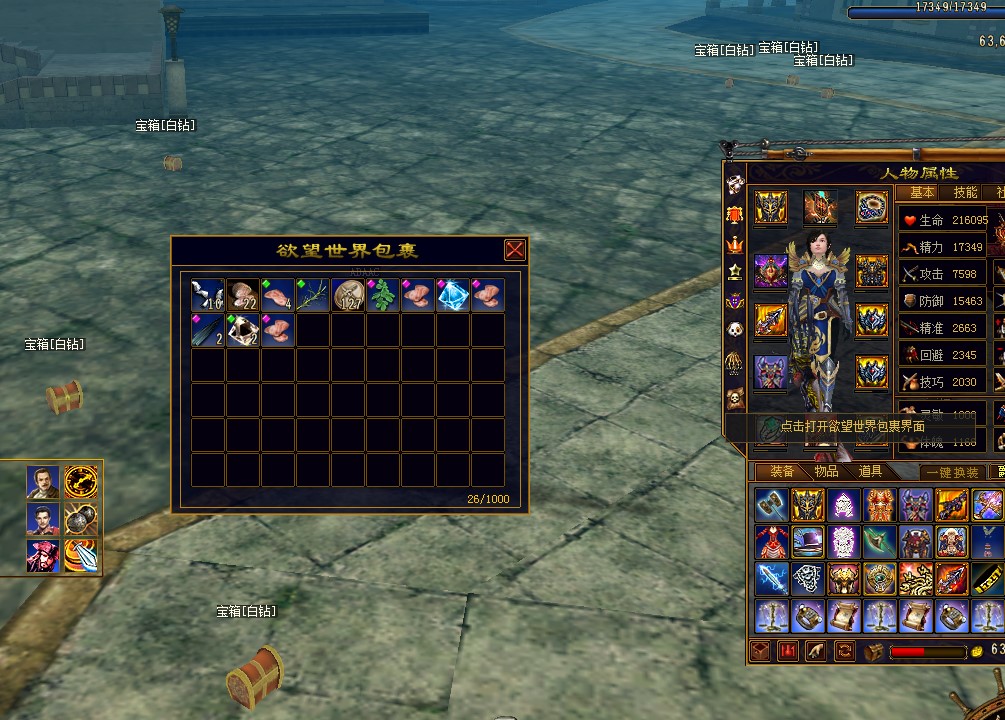Open the treasure chest icon below the inventory
This screenshot has width=1005, height=720.
[x=874, y=652]
